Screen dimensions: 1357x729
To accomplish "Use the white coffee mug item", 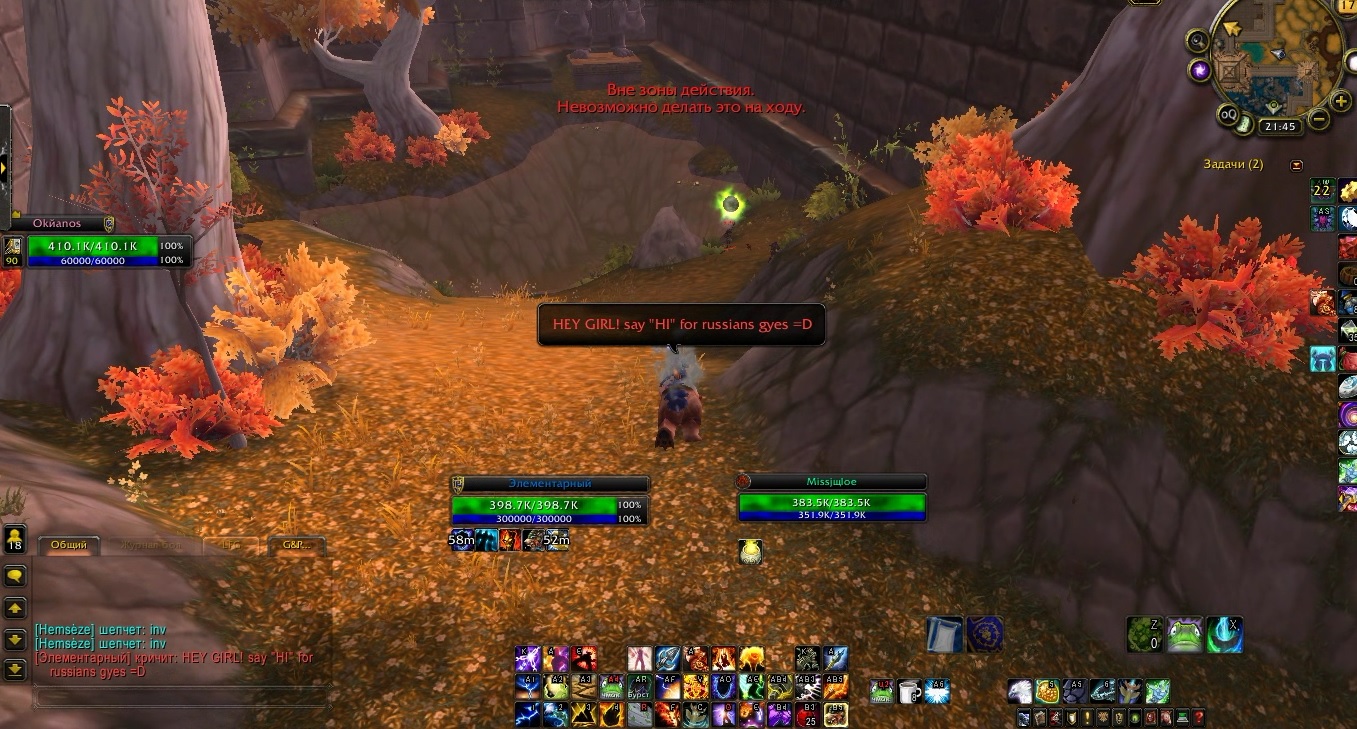I will pos(909,691).
